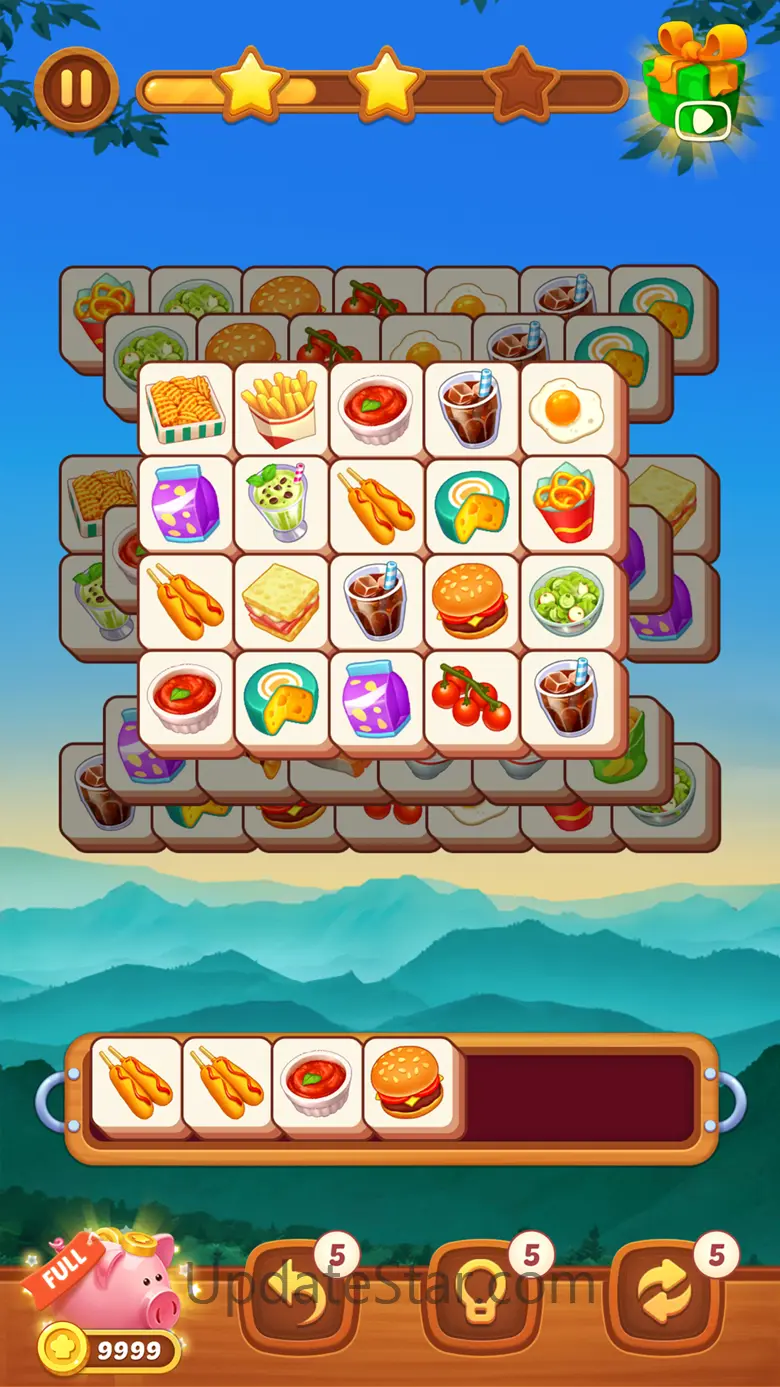Pick the french fries tile
Viewport: 780px width, 1387px height.
[x=279, y=408]
